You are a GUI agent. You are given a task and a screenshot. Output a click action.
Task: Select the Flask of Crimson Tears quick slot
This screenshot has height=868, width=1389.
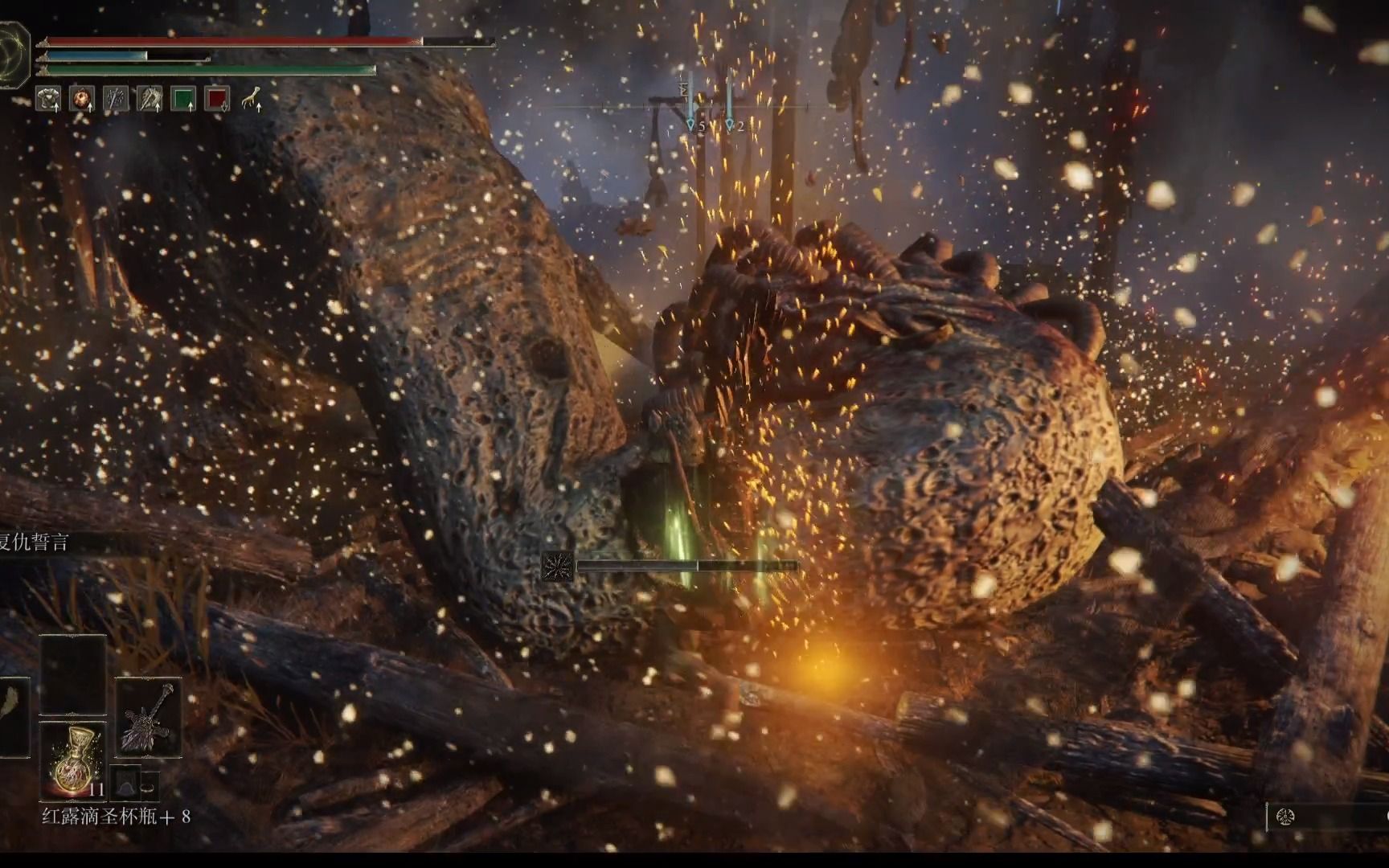click(73, 759)
